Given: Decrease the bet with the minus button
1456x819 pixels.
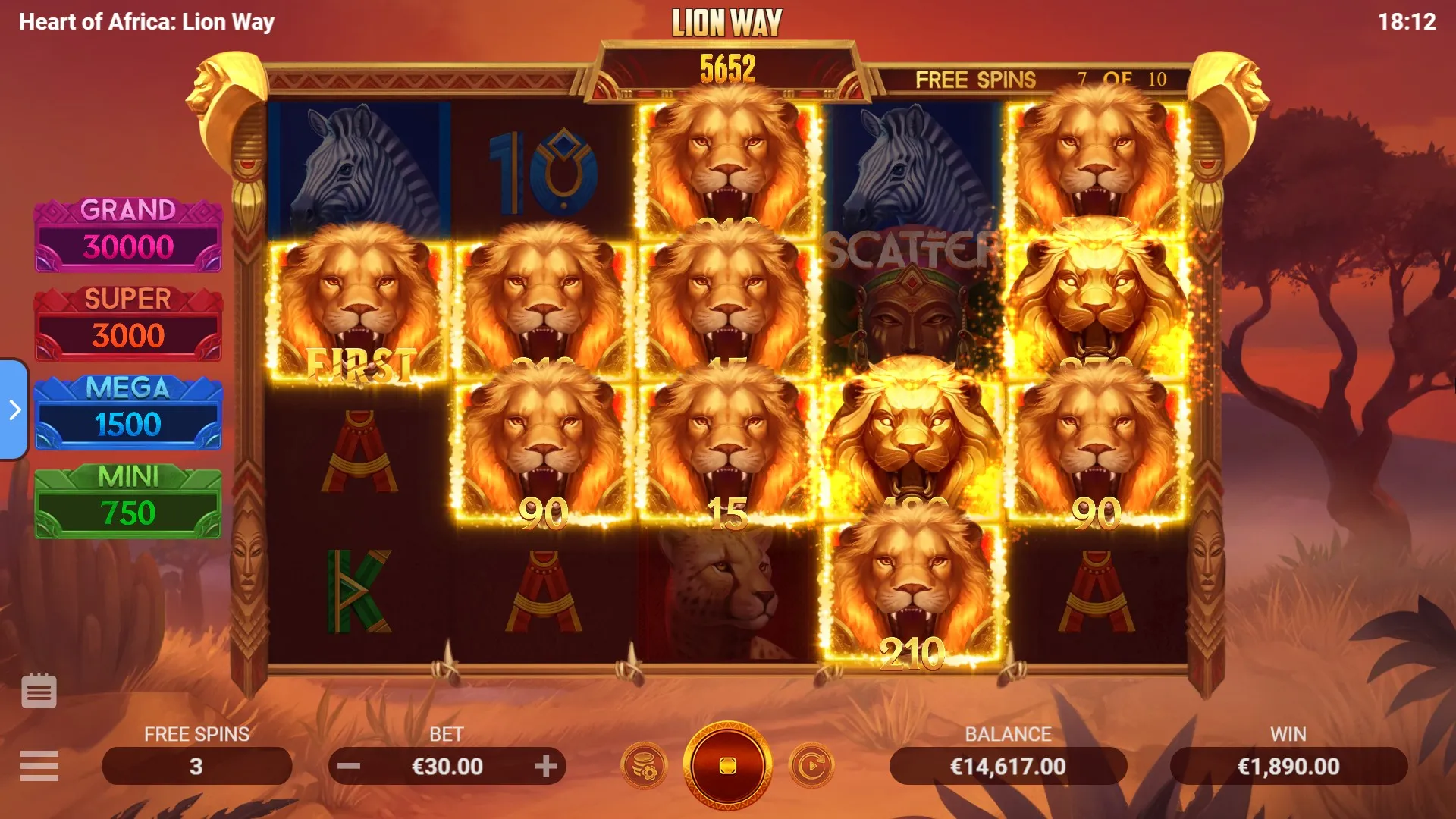Looking at the screenshot, I should (349, 767).
